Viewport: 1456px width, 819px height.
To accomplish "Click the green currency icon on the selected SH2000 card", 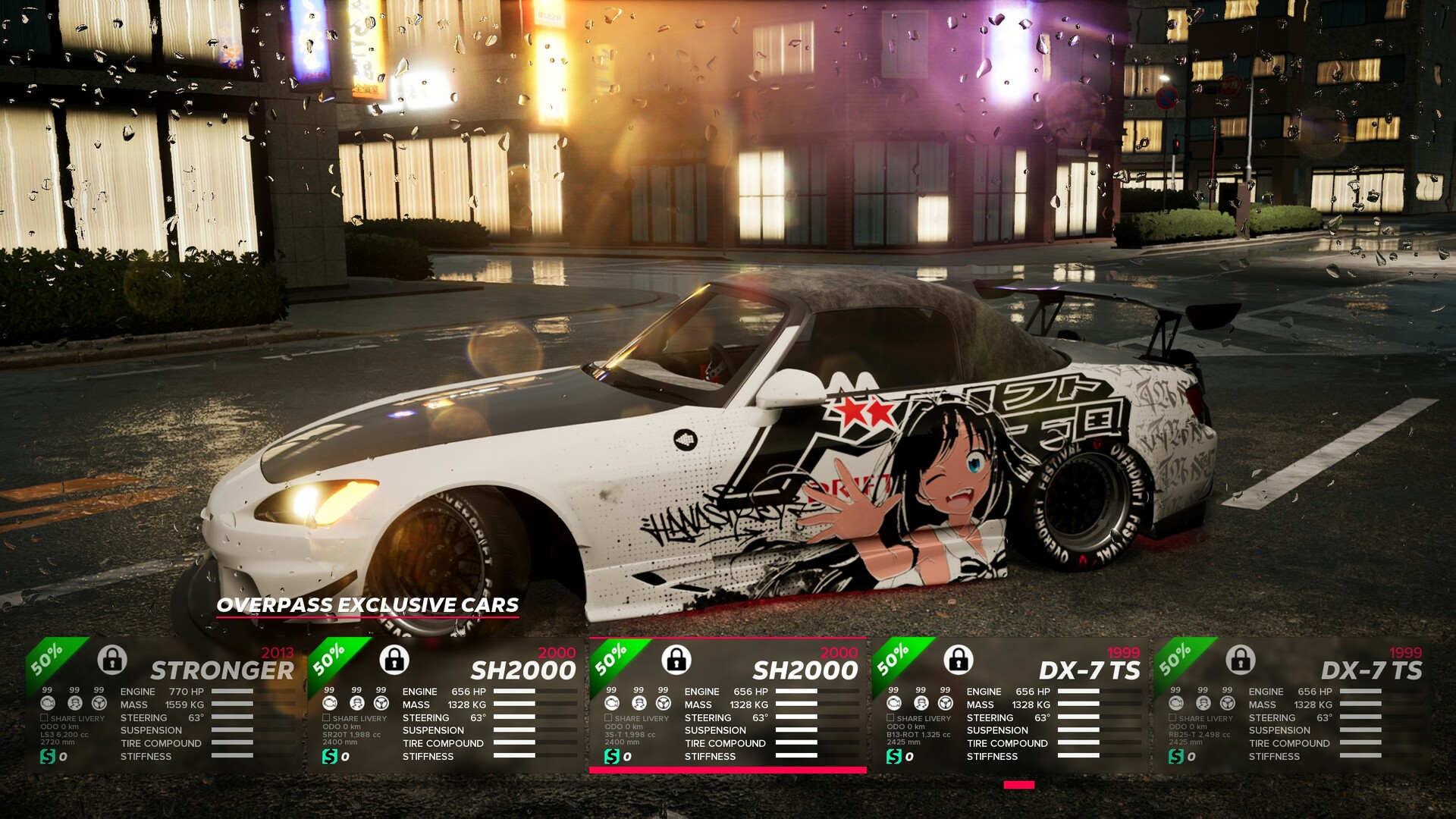I will coord(613,755).
